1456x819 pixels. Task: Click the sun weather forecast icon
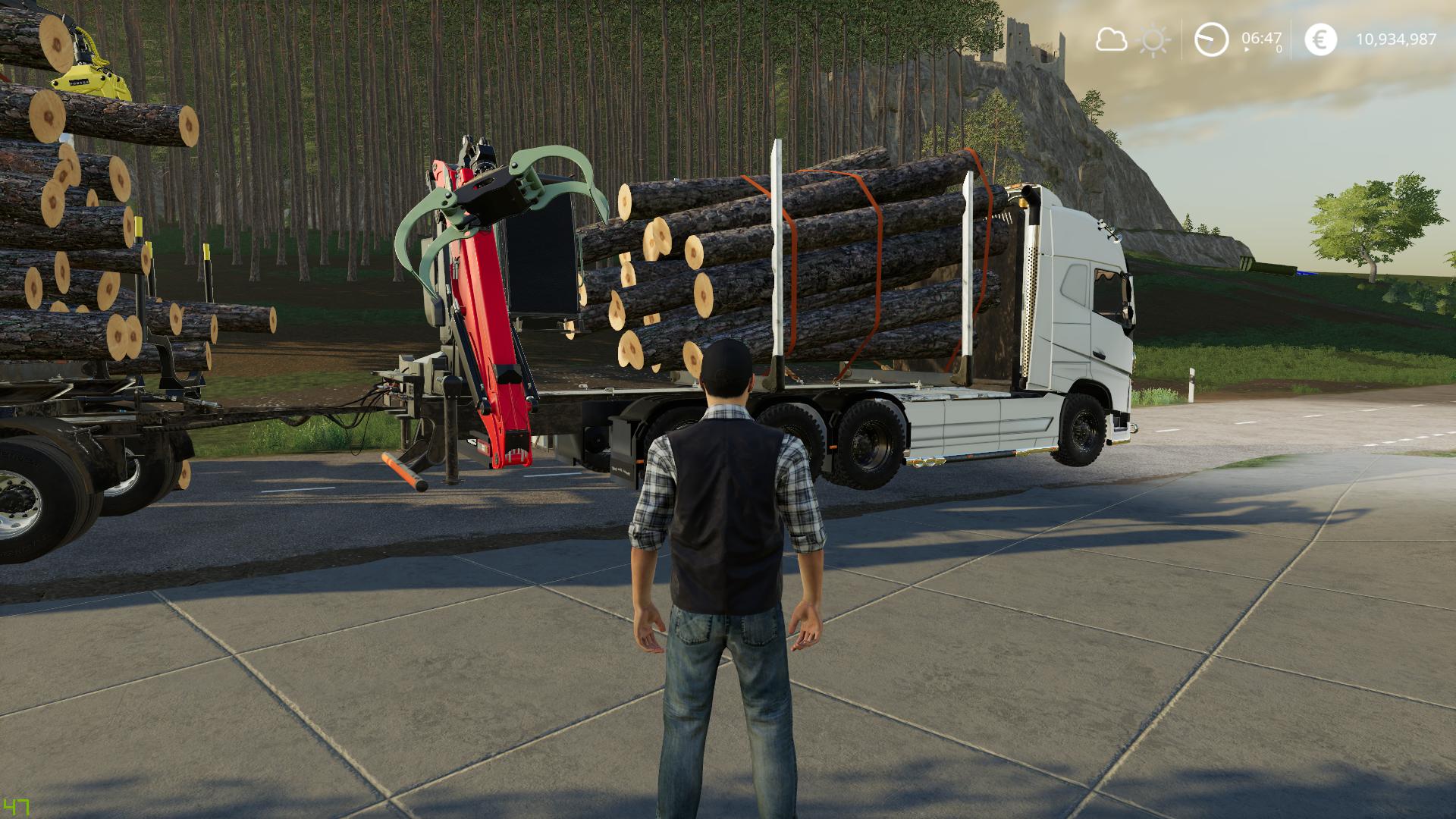1154,39
